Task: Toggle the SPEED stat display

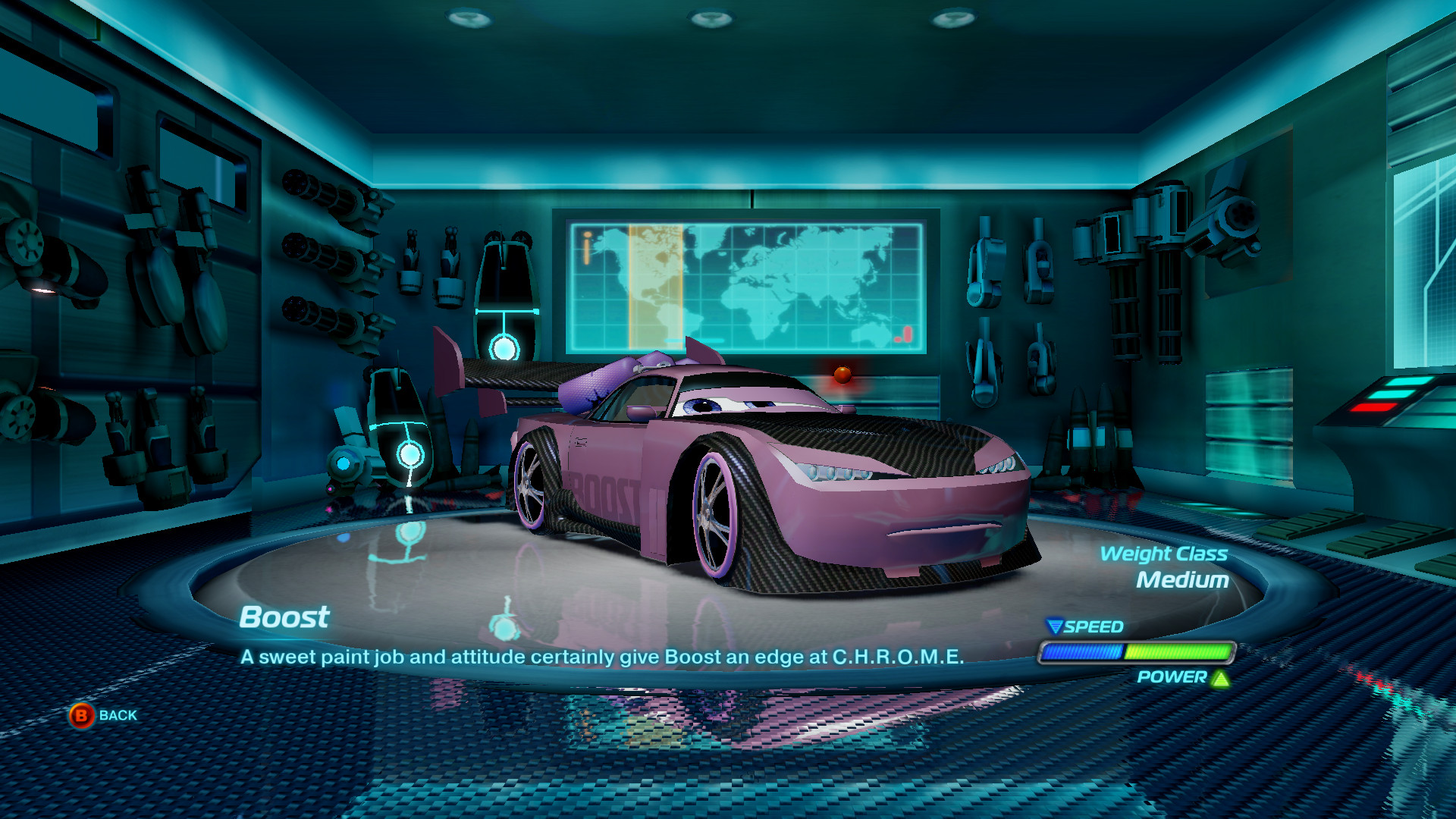Action: 1092,628
